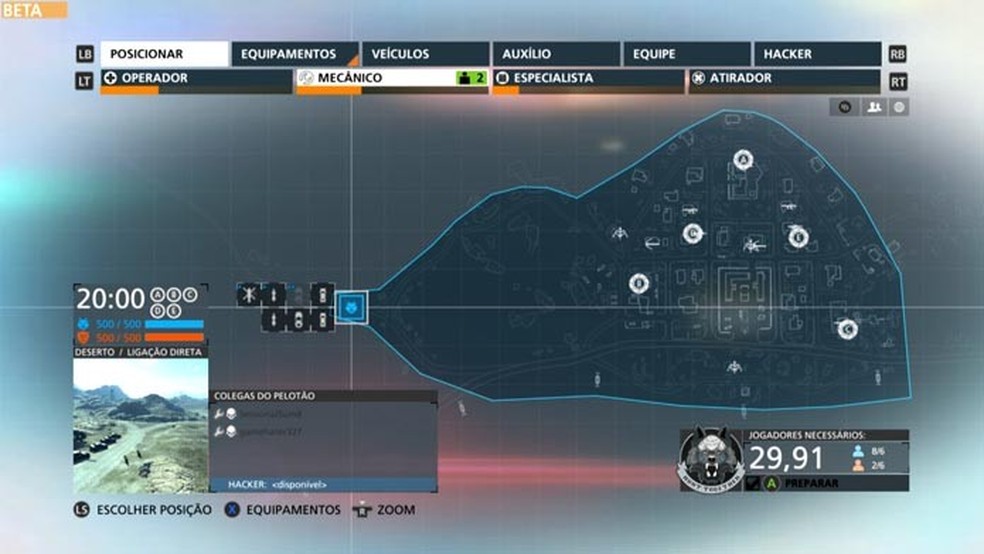The image size is (984, 554).
Task: Select the helicopter vehicle spawn slot
Action: click(248, 295)
